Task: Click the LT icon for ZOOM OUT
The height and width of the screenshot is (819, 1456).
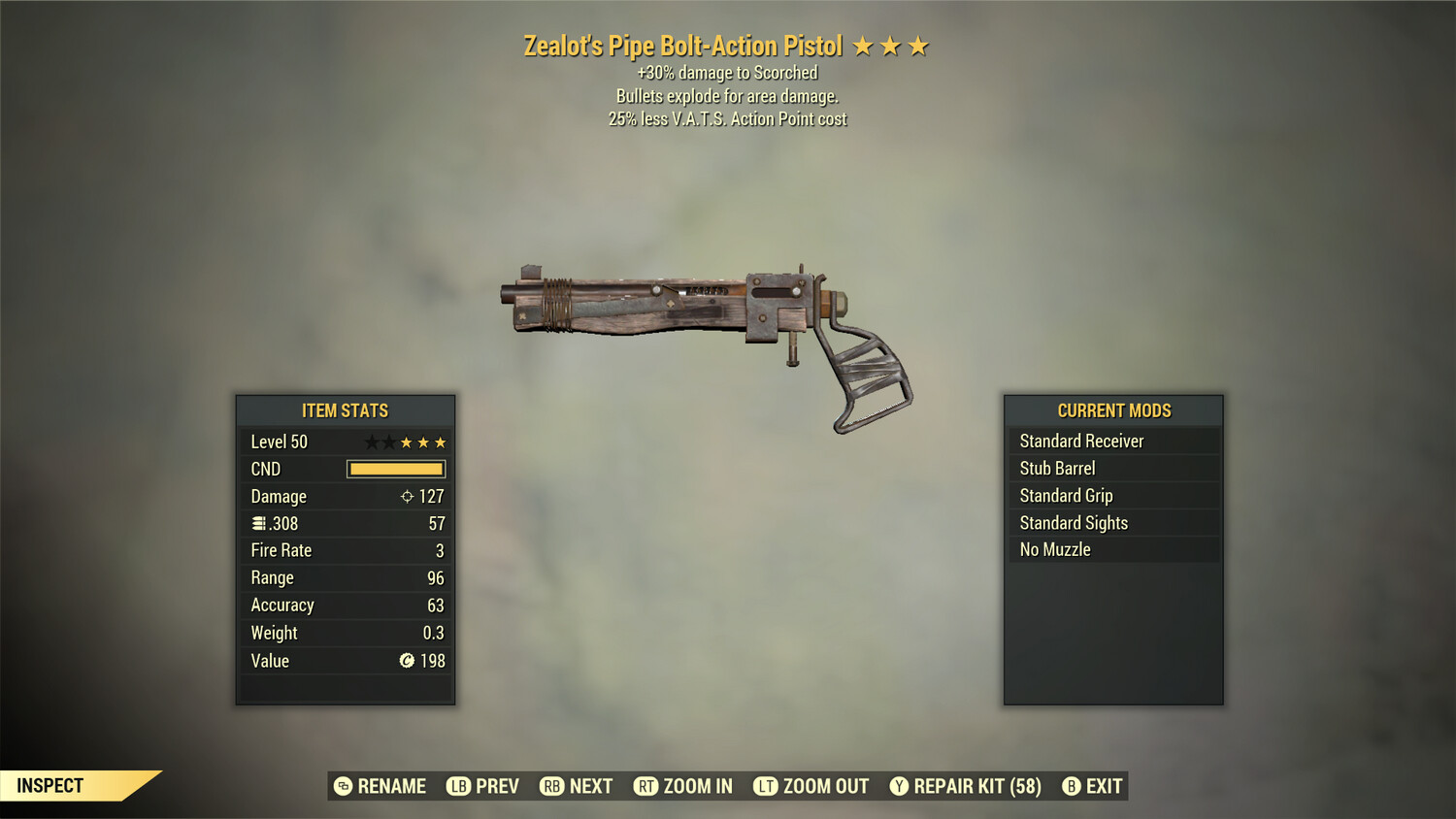Action: coord(764,786)
